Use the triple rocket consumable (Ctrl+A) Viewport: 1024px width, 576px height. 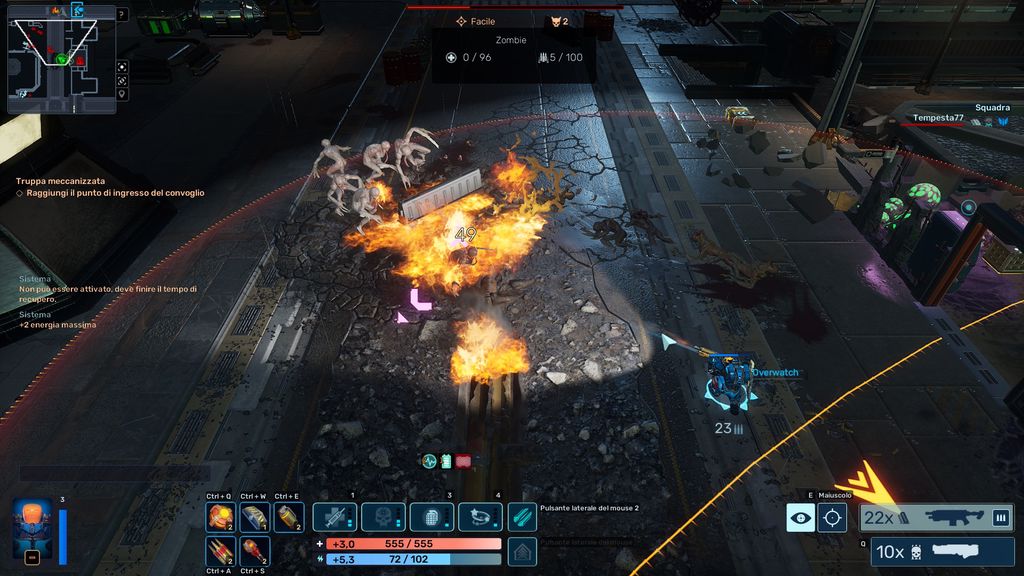click(220, 550)
